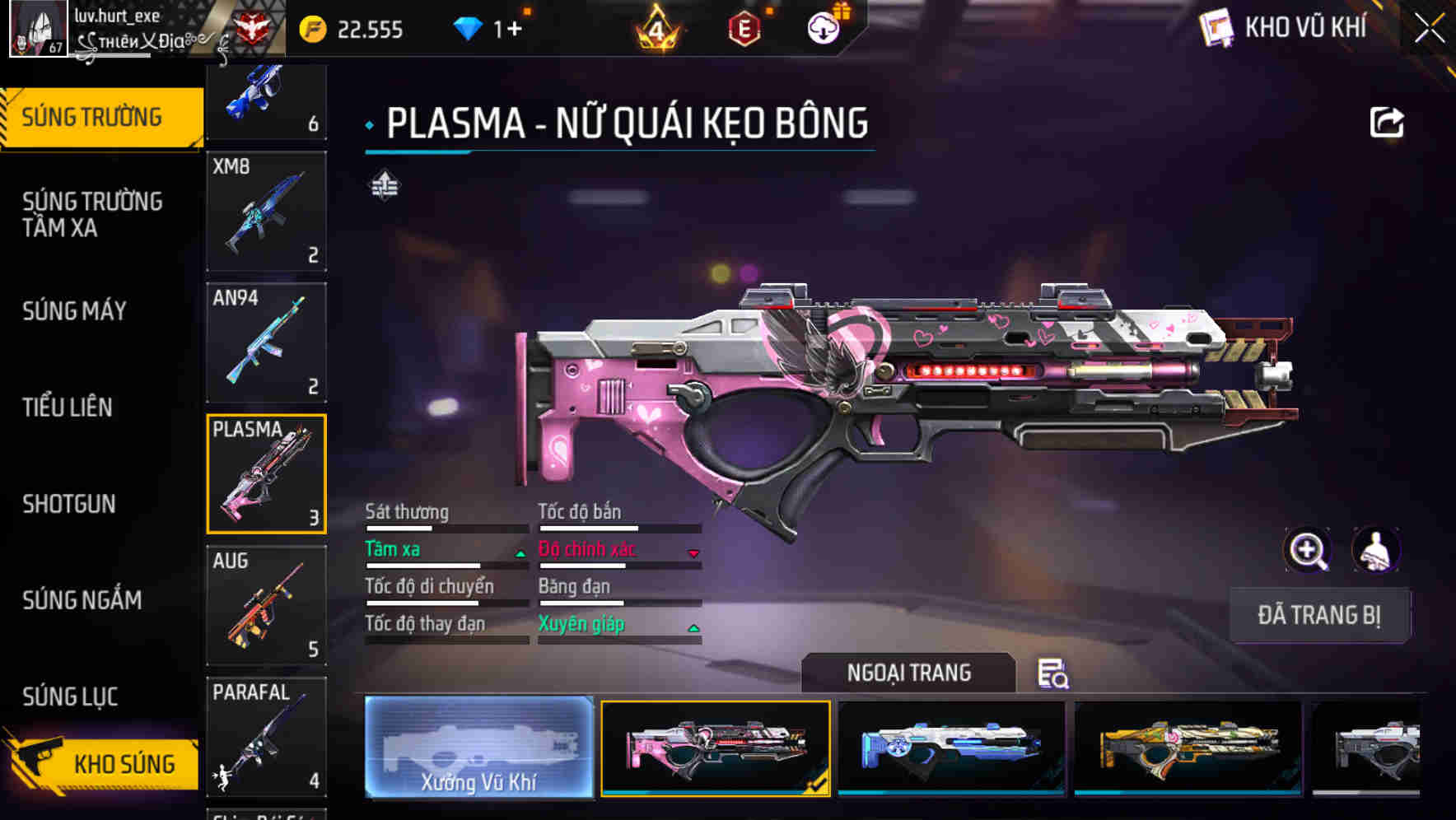Share the weapon skin via share icon
Screen dimensions: 1456x820
1386,123
